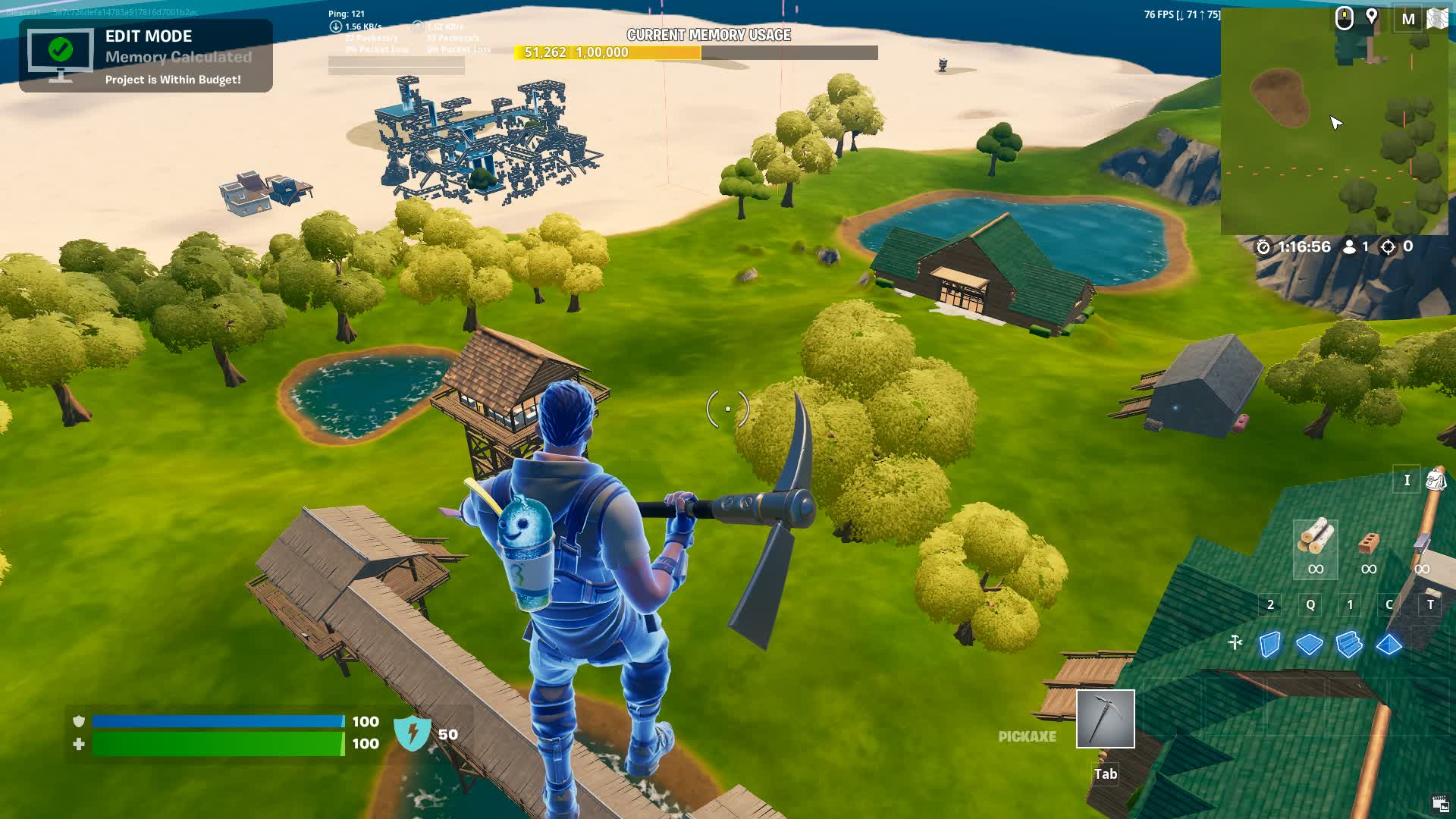Screen dimensions: 1456x819
Task: Select the roof build piece icon
Action: [1390, 642]
